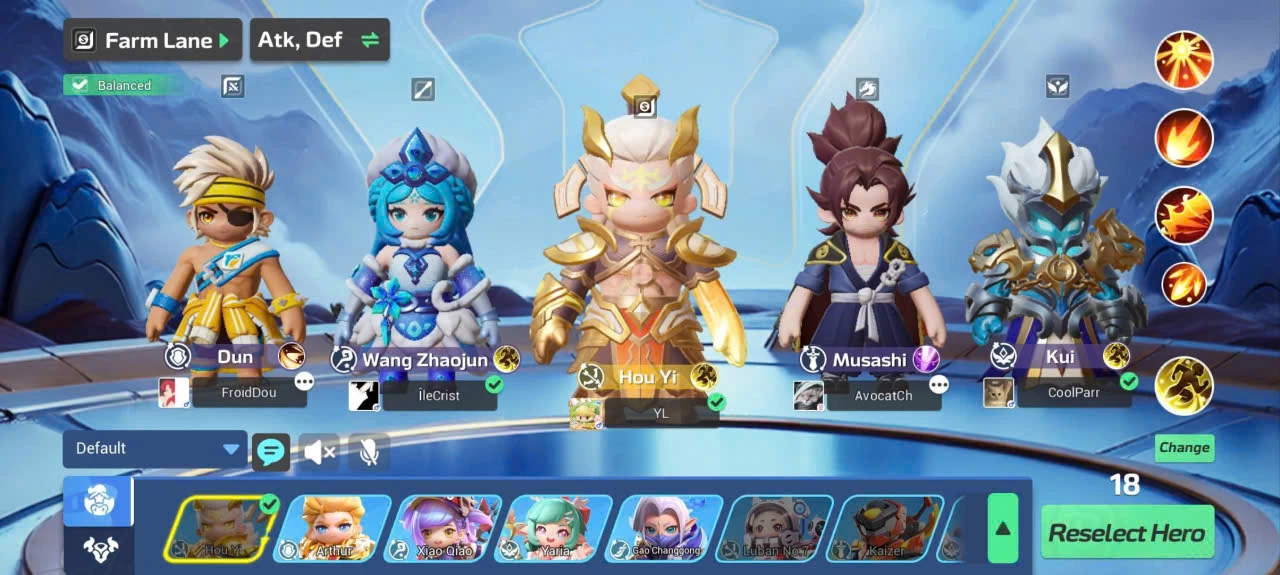The width and height of the screenshot is (1280, 575).
Task: Click the Reselect Hero button
Action: (x=1127, y=533)
